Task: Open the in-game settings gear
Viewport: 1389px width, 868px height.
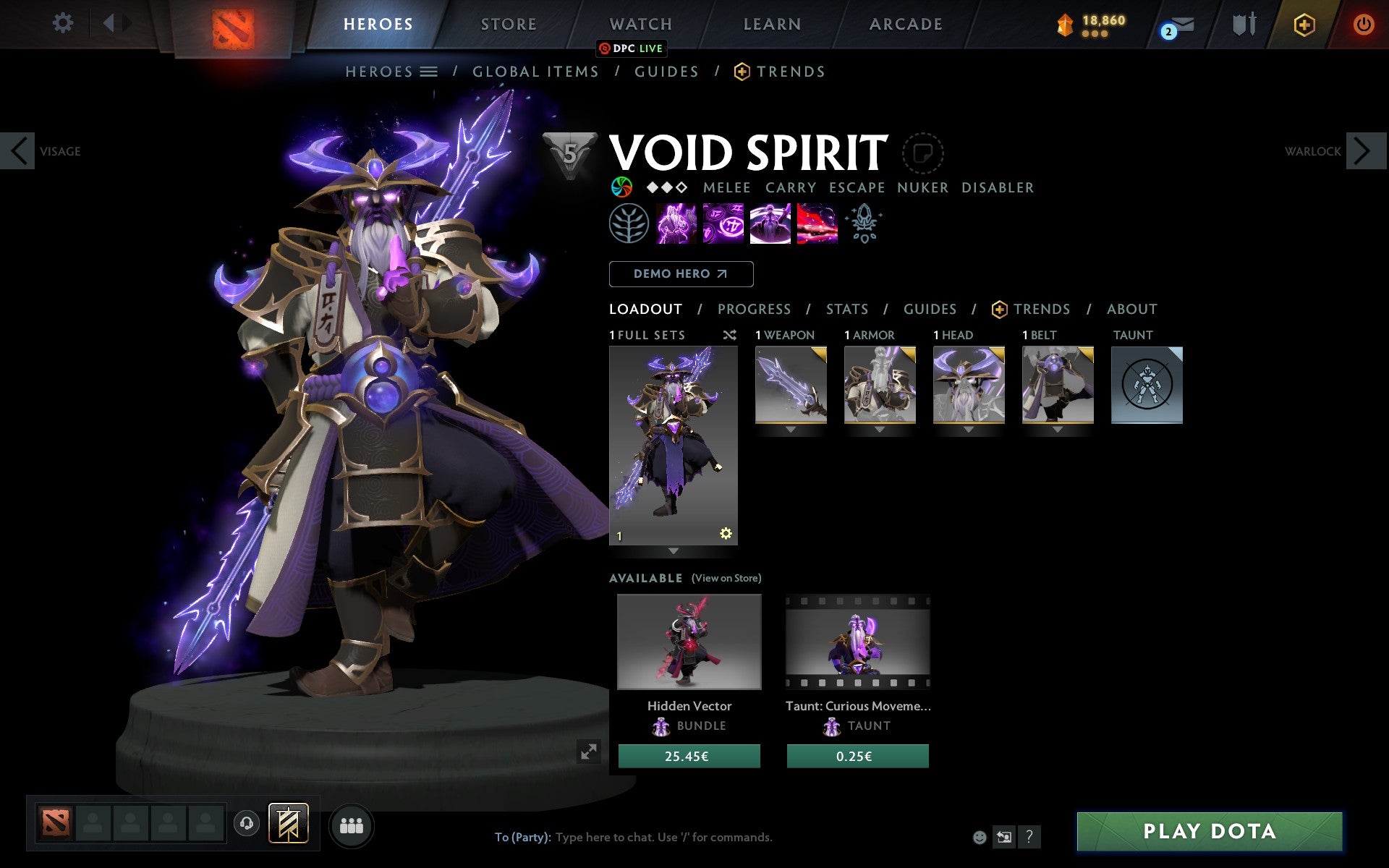Action: 64,23
